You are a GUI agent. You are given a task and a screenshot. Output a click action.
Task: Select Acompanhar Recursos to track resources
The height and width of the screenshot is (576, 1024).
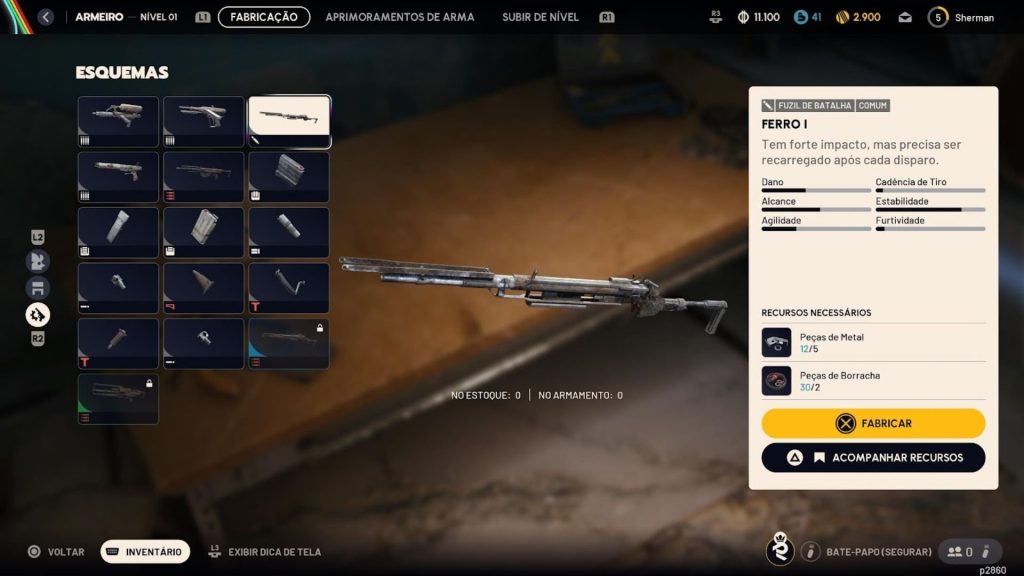873,457
